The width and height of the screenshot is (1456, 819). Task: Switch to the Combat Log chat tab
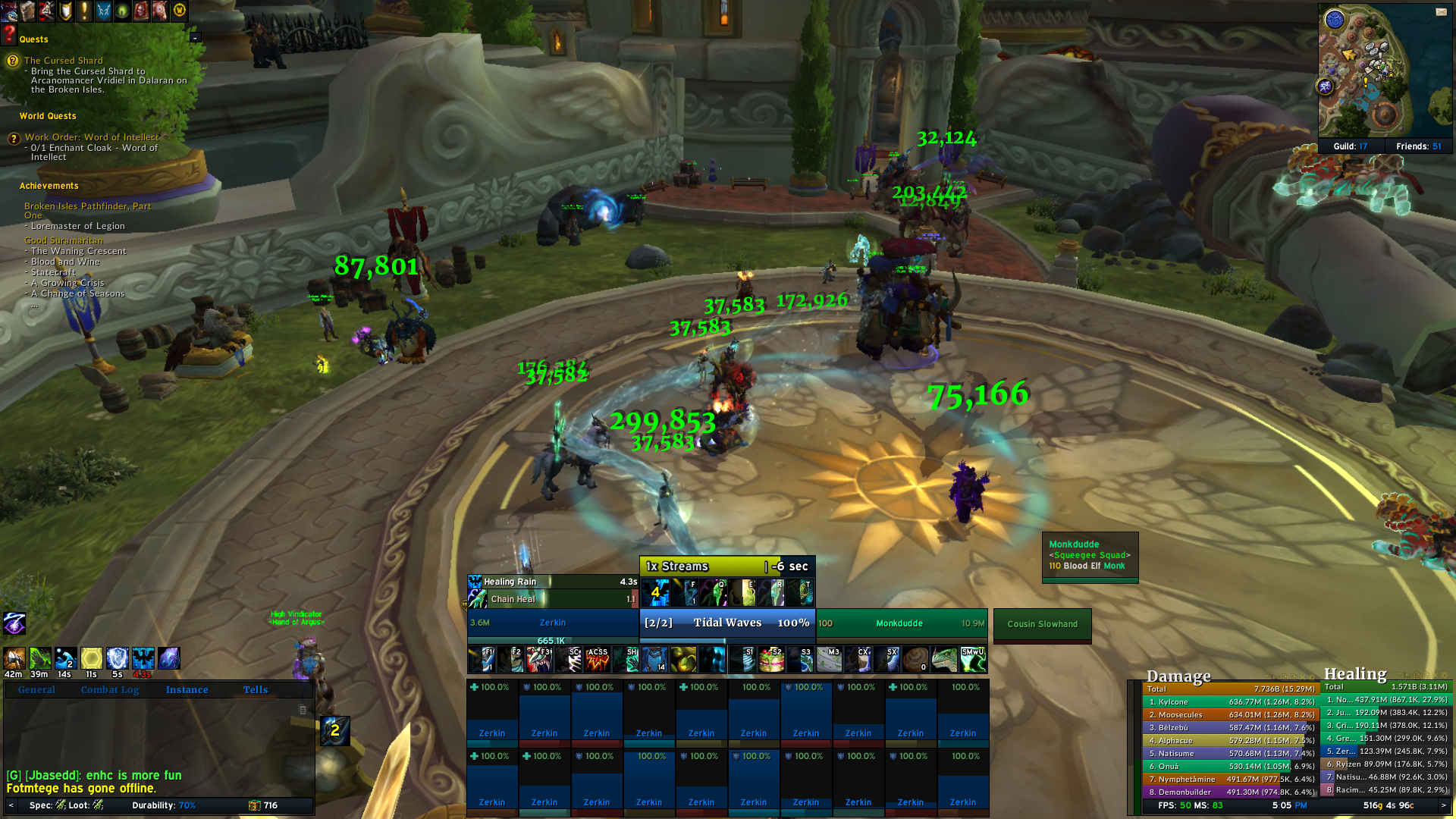coord(110,689)
